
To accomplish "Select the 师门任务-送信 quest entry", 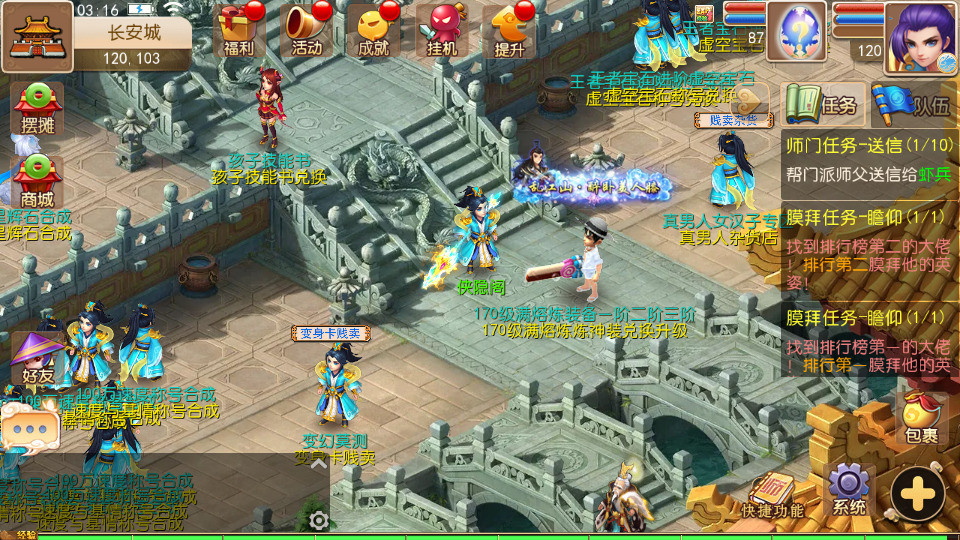I will click(868, 158).
